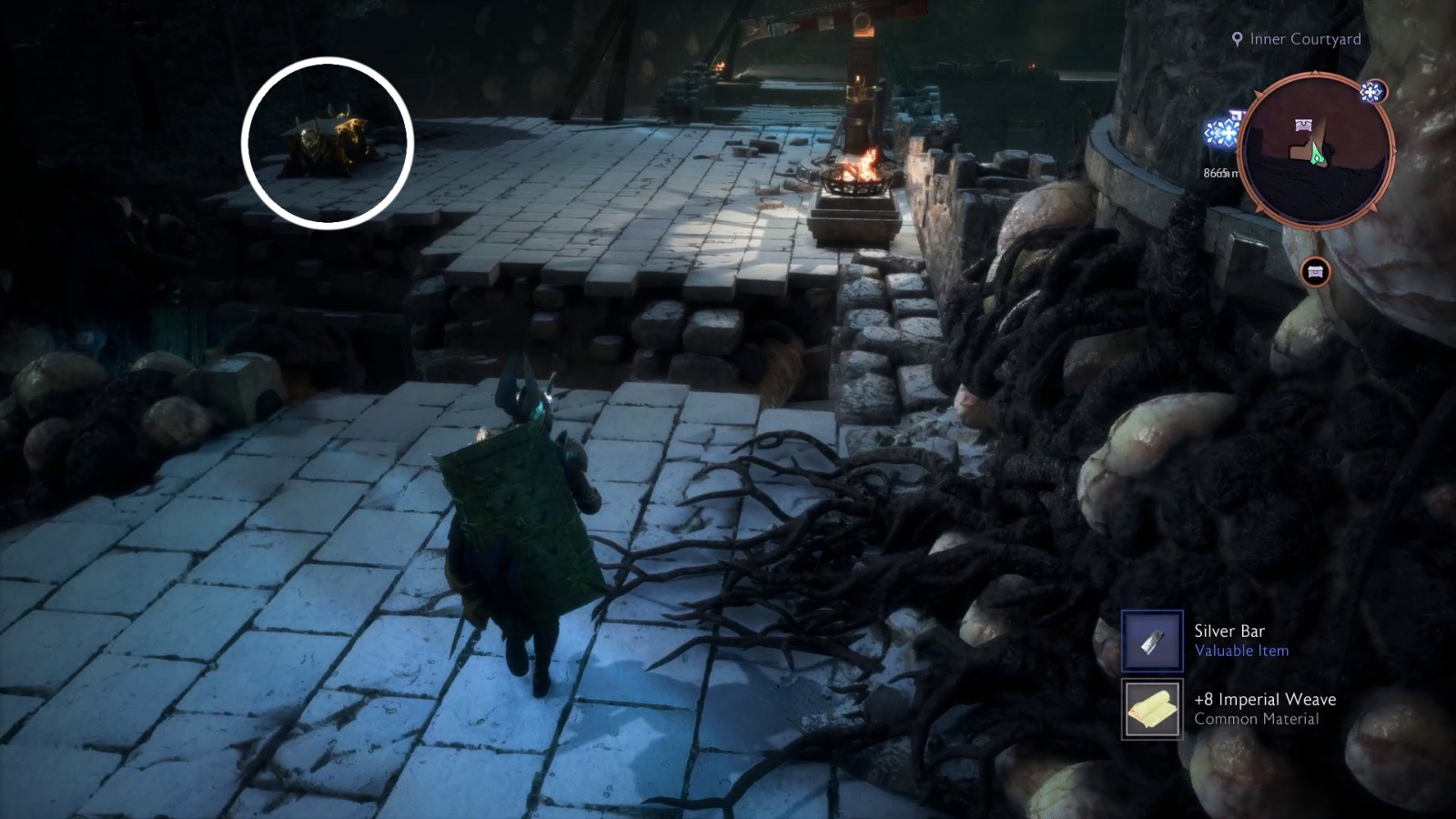Click the Inner Courtyard location label
This screenshot has height=819, width=1456.
coord(1303,39)
